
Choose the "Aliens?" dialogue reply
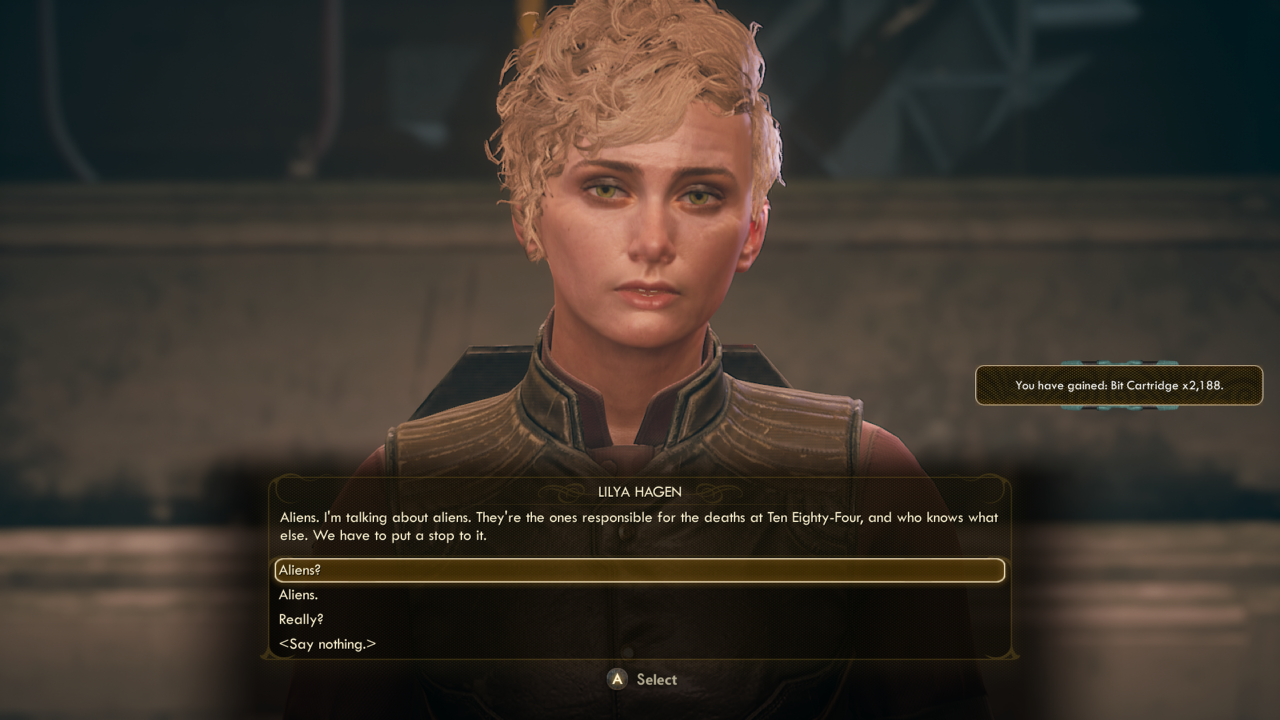[300, 570]
